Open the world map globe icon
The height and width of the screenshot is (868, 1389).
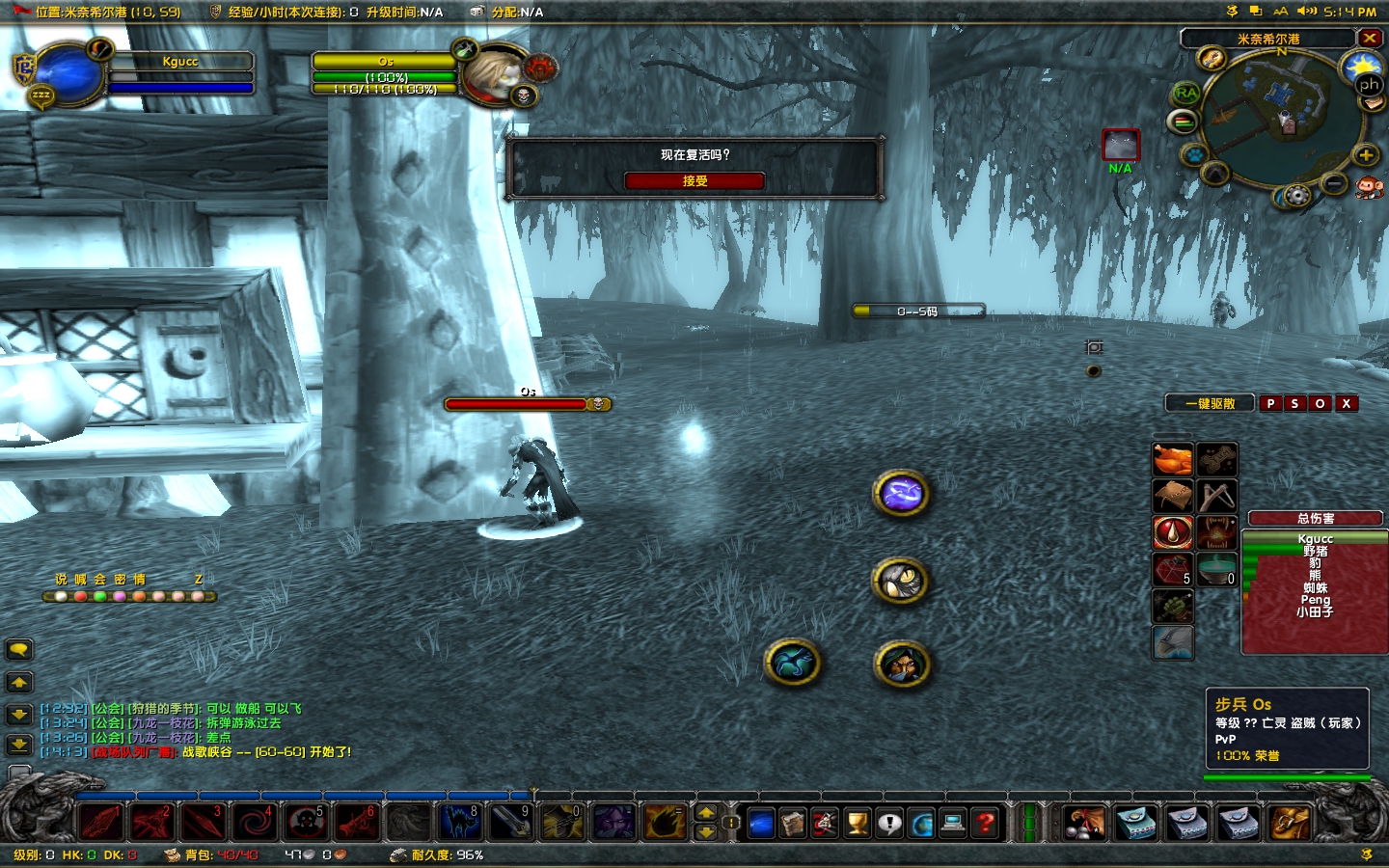(x=921, y=822)
